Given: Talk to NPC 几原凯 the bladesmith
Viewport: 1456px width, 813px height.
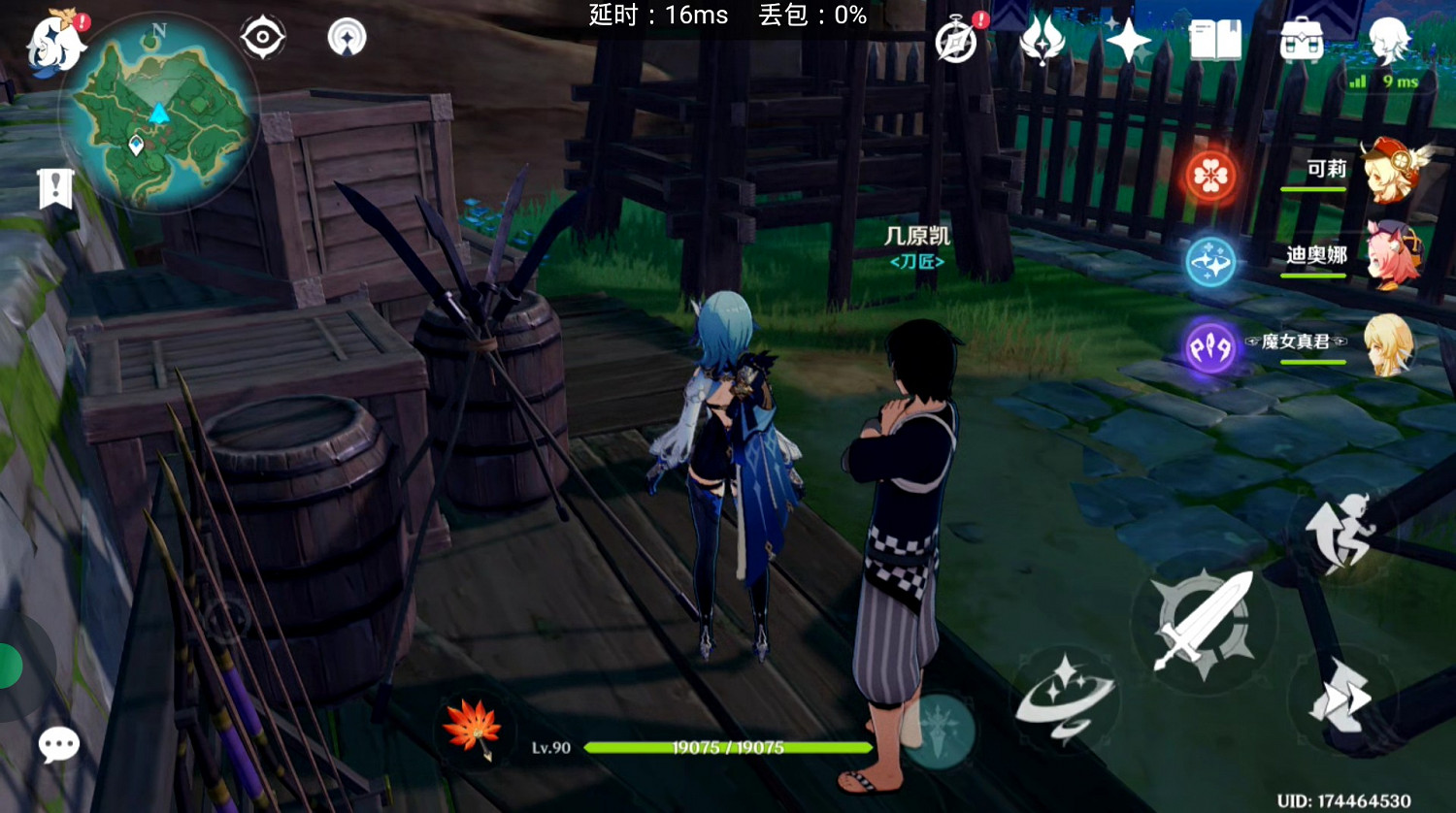Looking at the screenshot, I should (x=916, y=236).
